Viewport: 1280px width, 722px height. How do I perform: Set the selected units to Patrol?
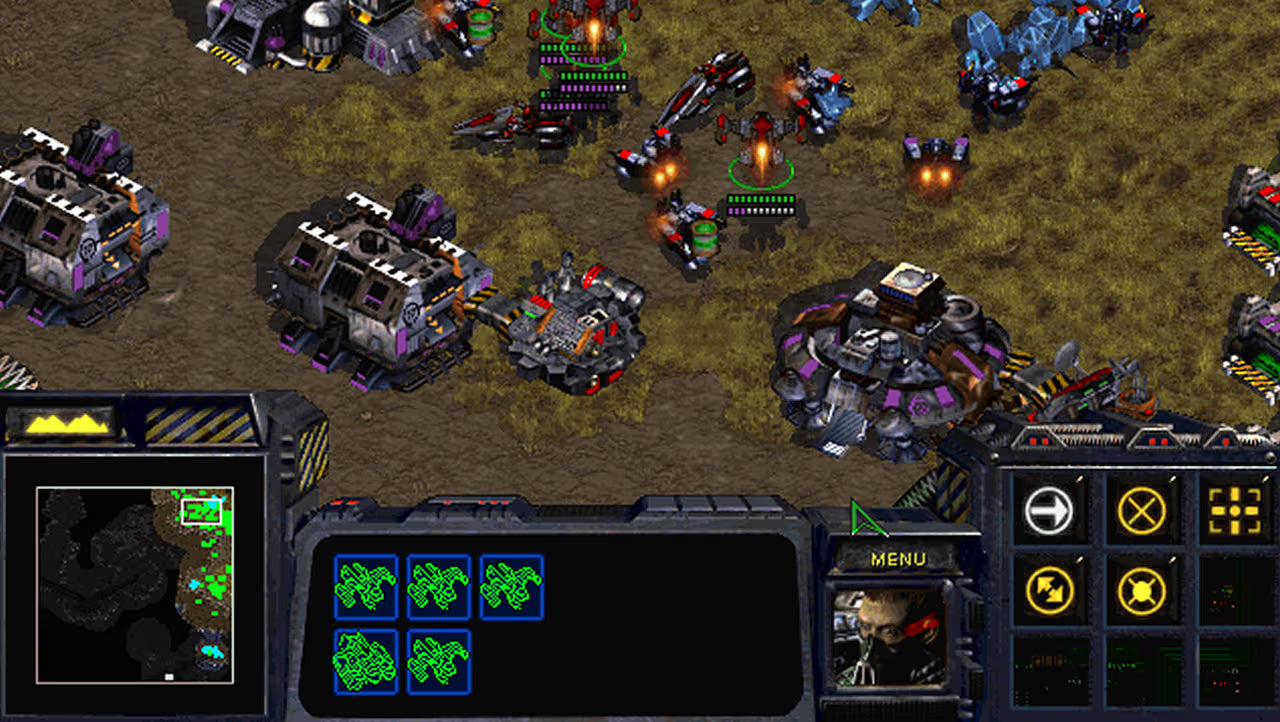[1046, 591]
